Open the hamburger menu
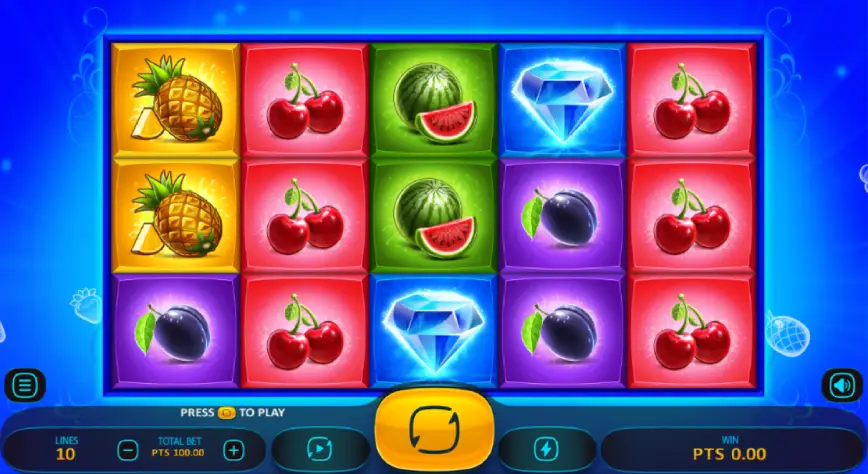Screen dimensions: 868x474 click(25, 384)
